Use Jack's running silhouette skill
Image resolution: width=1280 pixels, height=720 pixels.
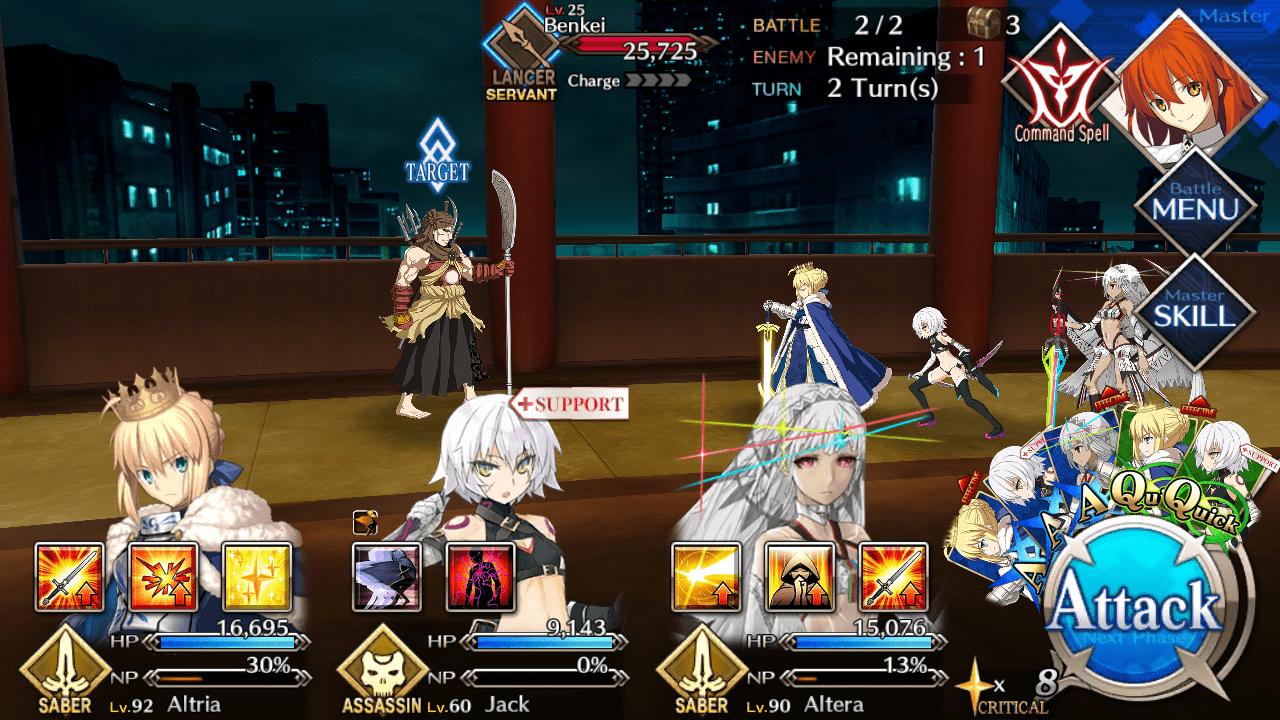click(x=387, y=577)
